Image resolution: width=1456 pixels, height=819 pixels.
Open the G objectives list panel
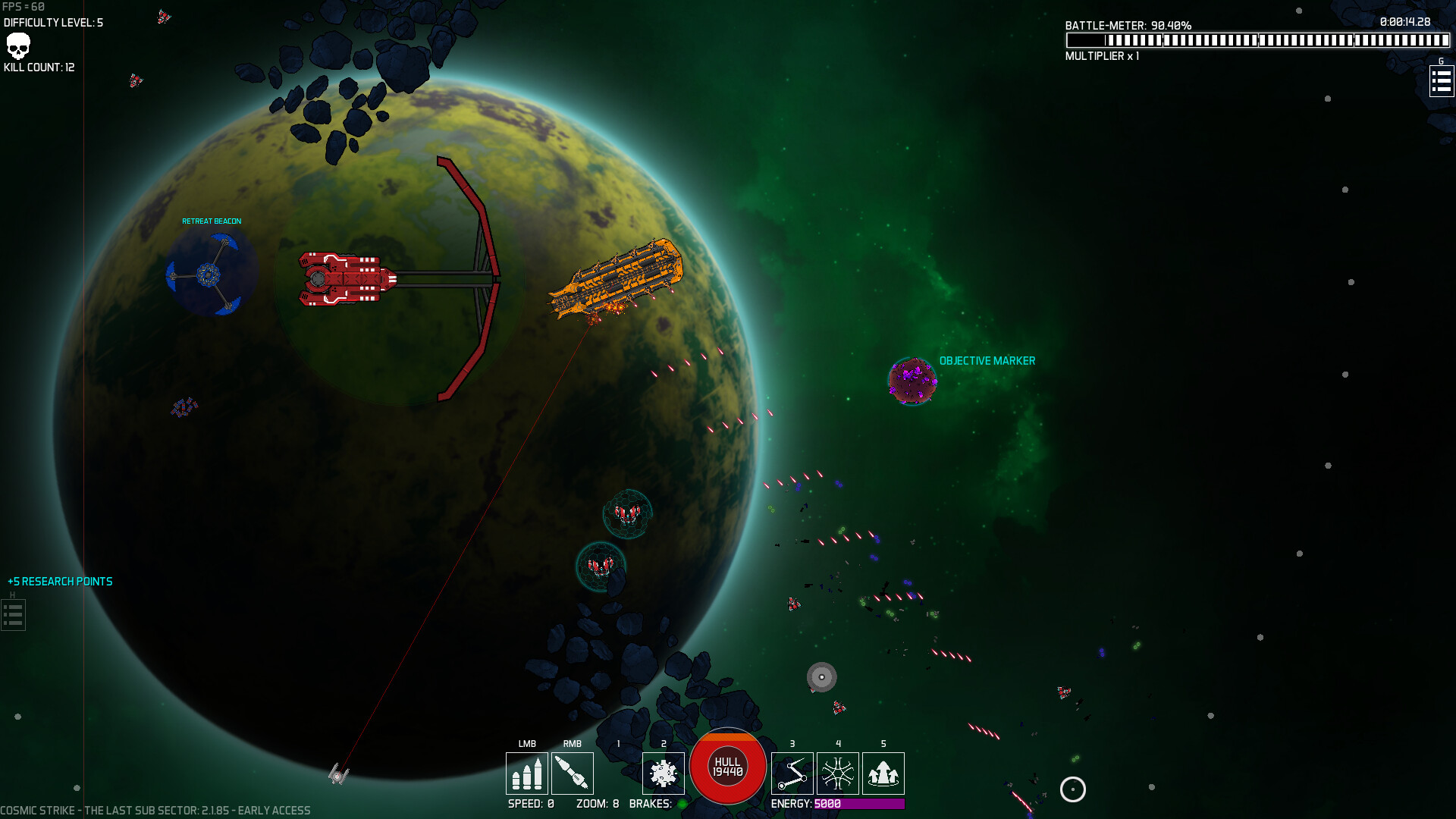1441,81
